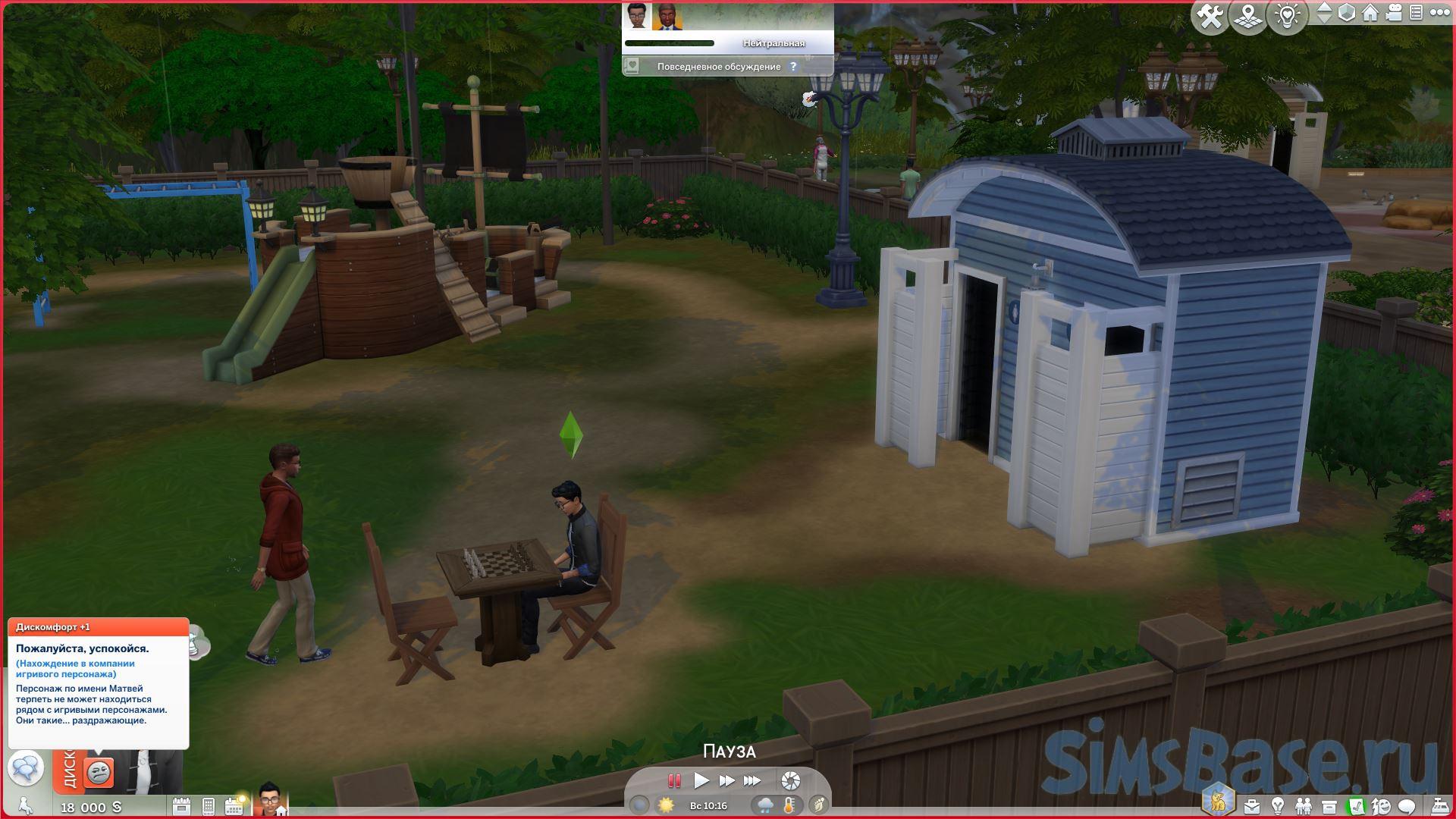Click the home lot house icon
This screenshot has width=1456, height=819.
click(1370, 13)
